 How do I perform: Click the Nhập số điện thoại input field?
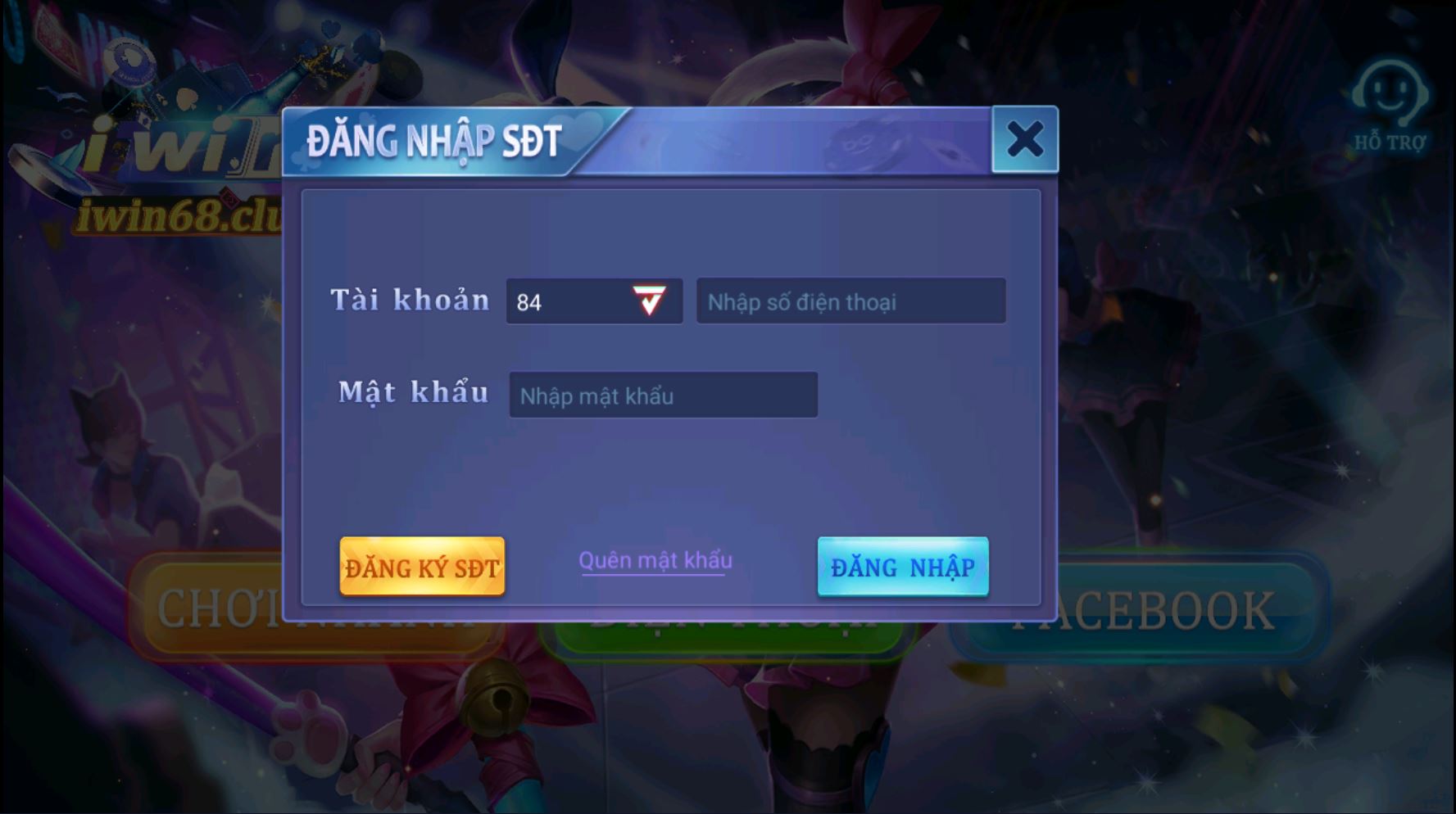(850, 301)
